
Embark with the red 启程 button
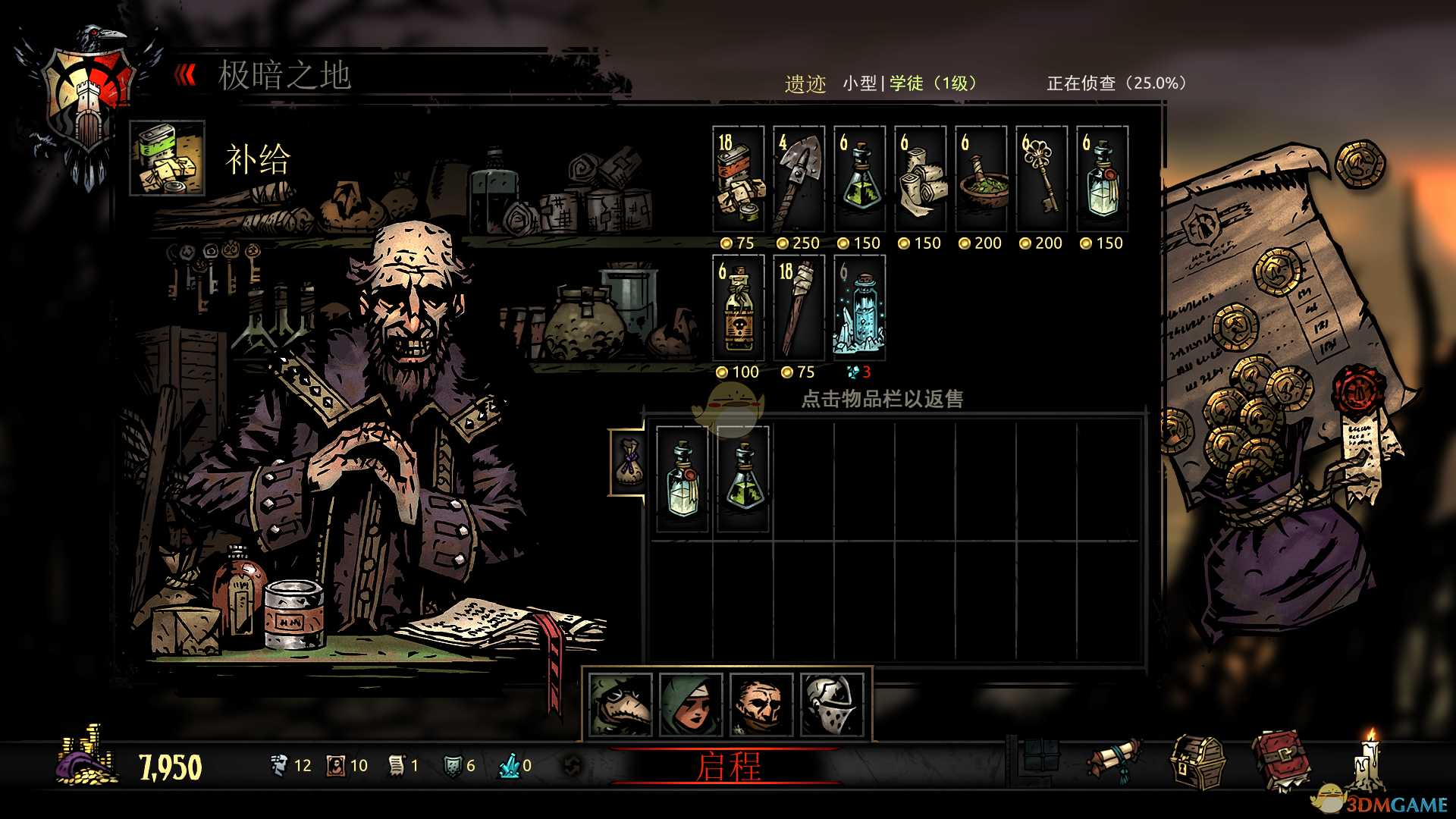point(728,767)
